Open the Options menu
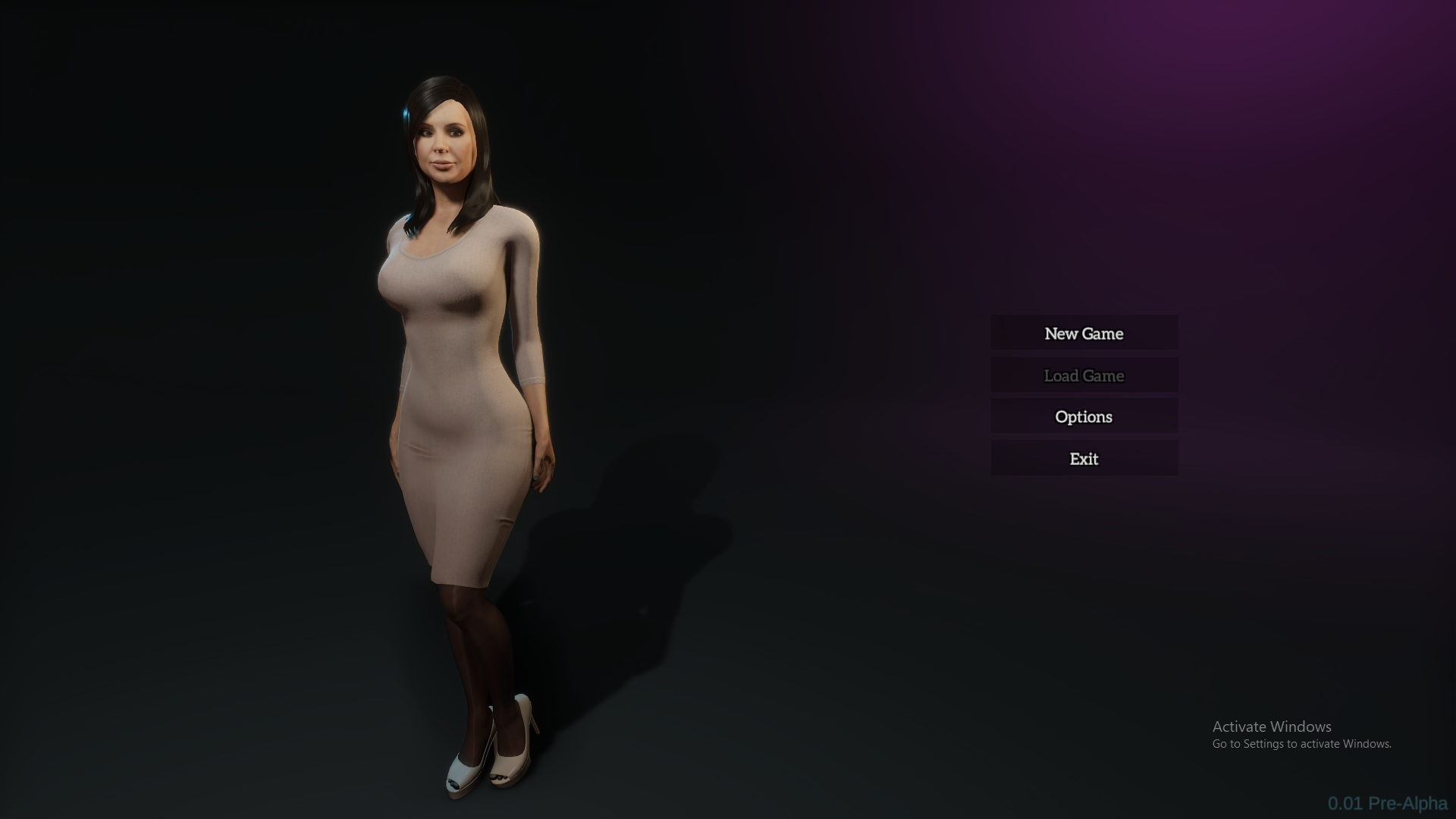 tap(1084, 417)
